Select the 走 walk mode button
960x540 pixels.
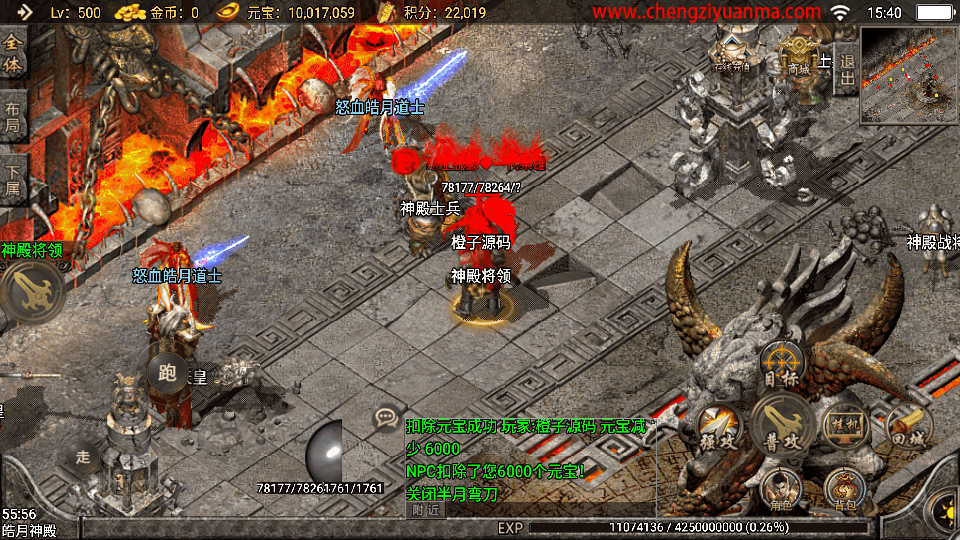83,455
